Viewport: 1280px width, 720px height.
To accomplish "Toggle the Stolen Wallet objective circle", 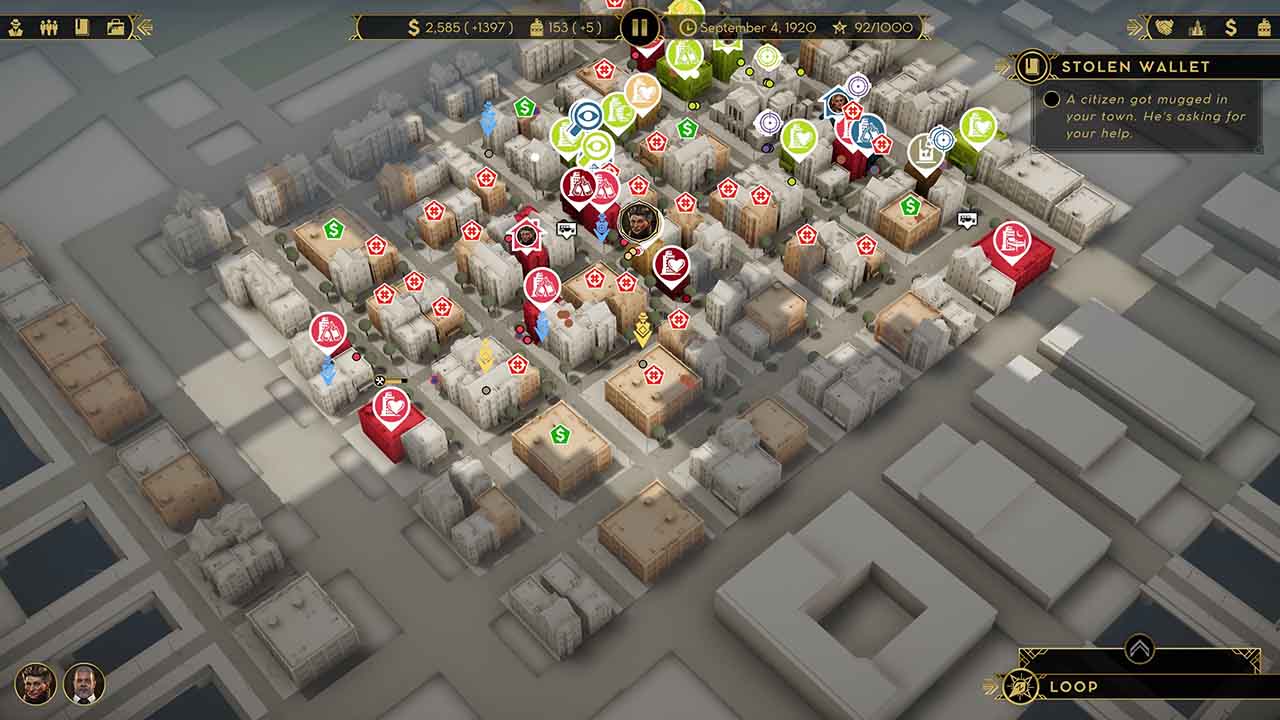I will pos(1051,99).
